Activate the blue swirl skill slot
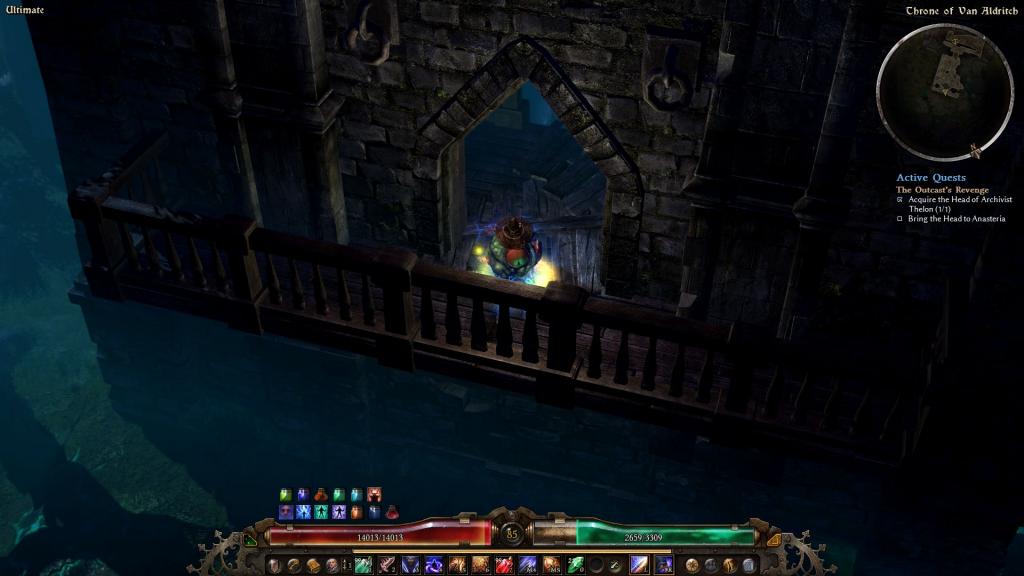Screen dimensions: 1024x576 434,565
